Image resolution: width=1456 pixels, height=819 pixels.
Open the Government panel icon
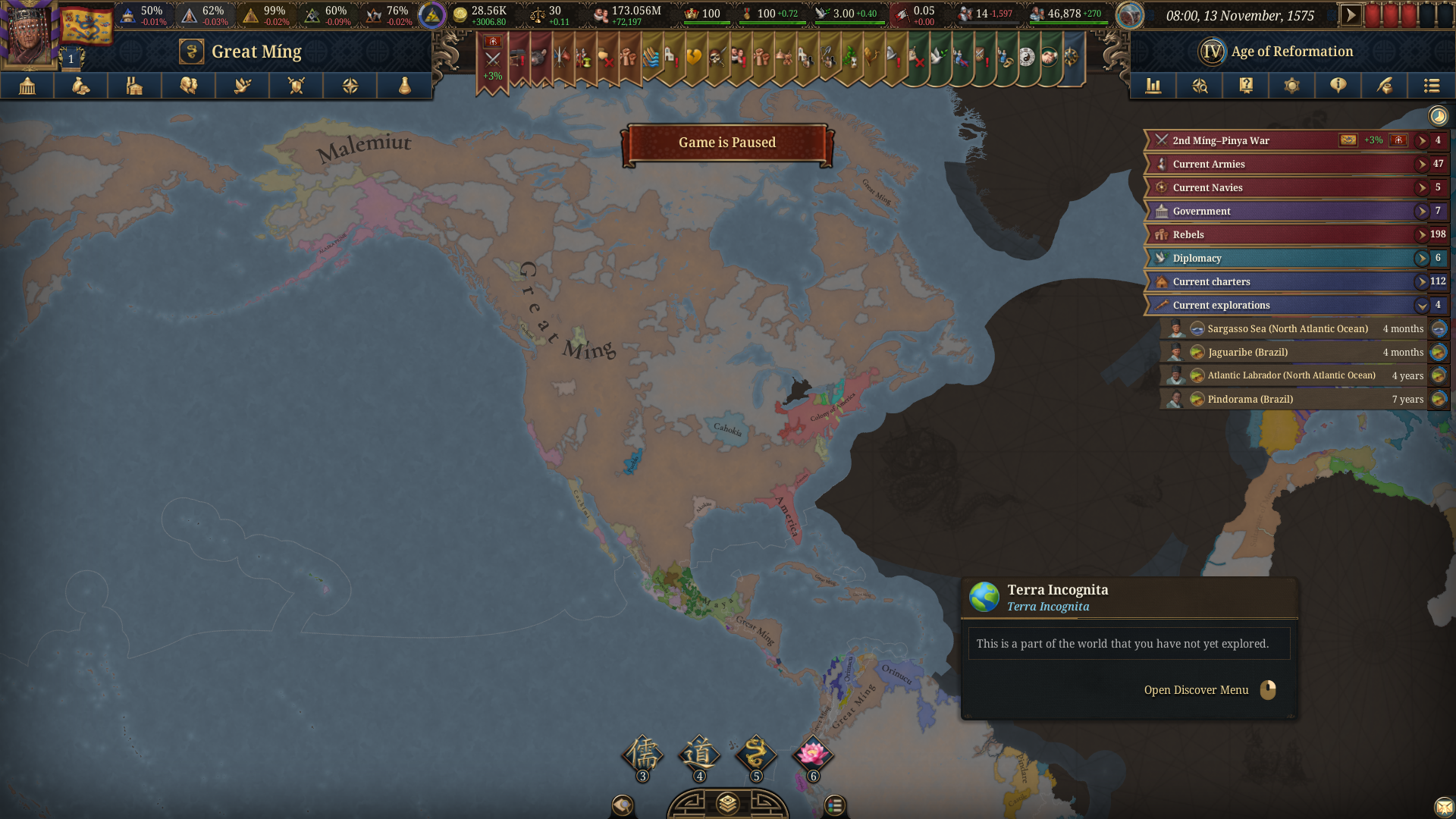(28, 86)
